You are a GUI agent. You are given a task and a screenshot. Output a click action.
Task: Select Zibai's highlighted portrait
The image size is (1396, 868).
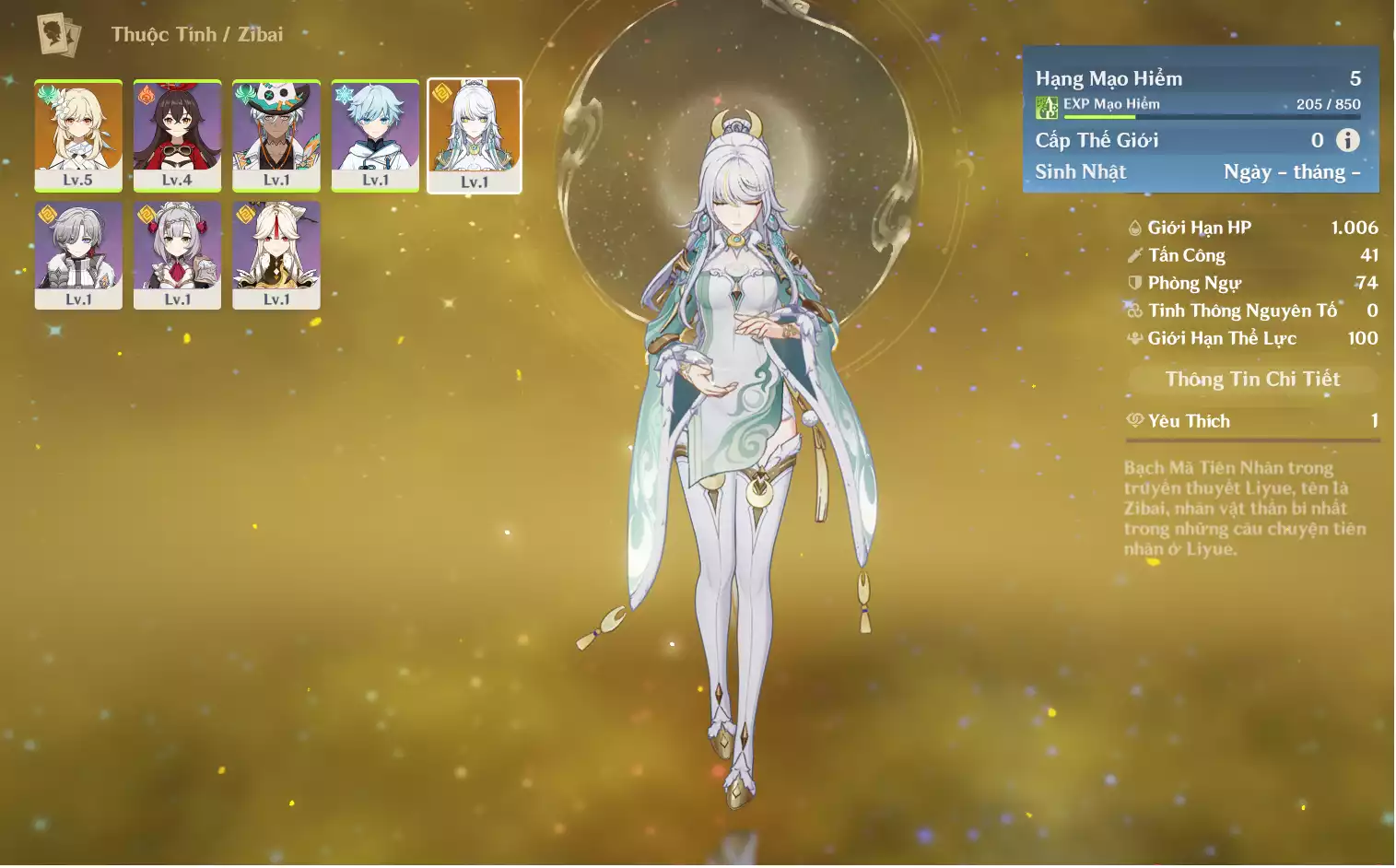475,135
